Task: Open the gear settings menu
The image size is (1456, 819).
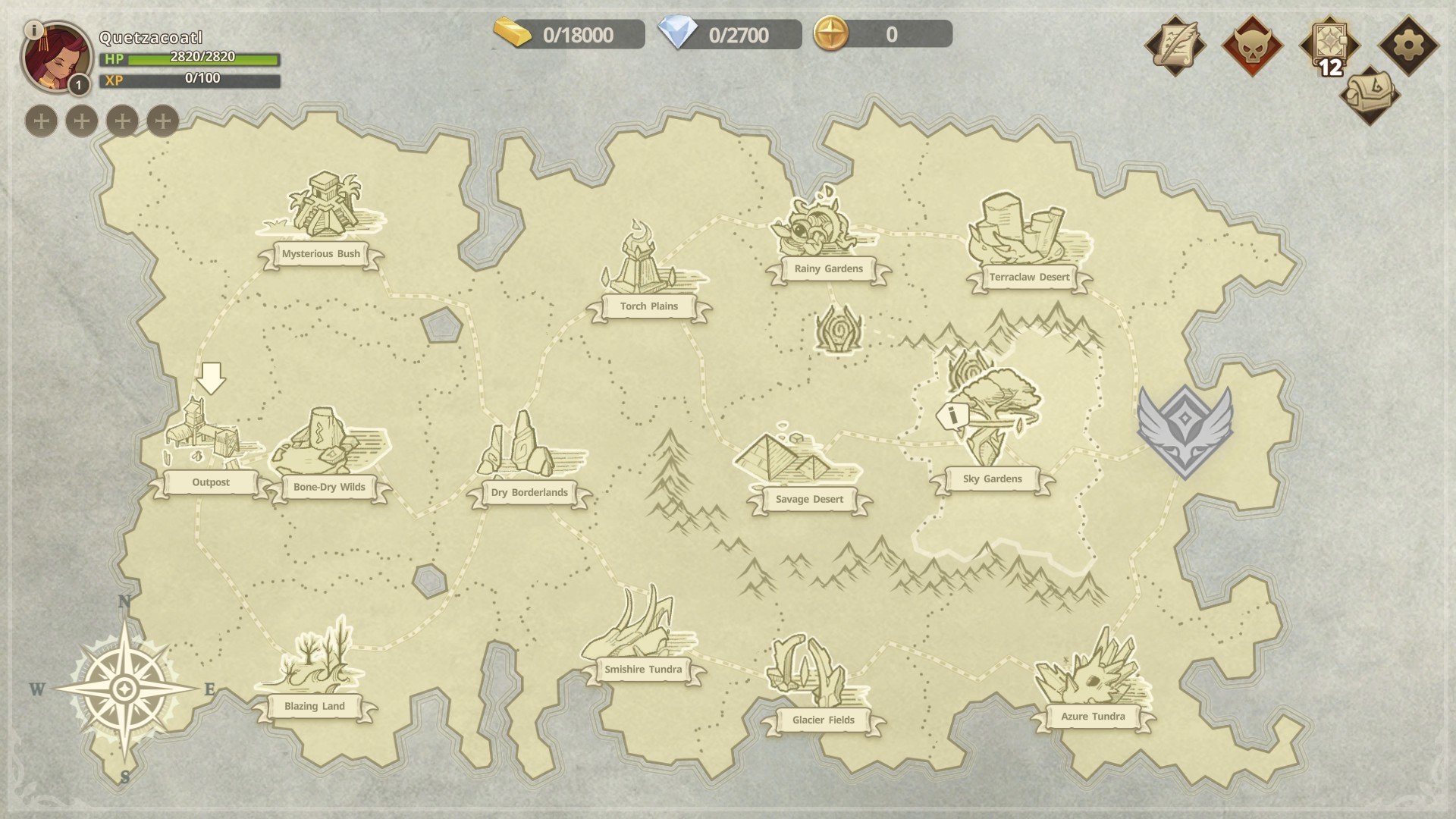Action: (1408, 45)
